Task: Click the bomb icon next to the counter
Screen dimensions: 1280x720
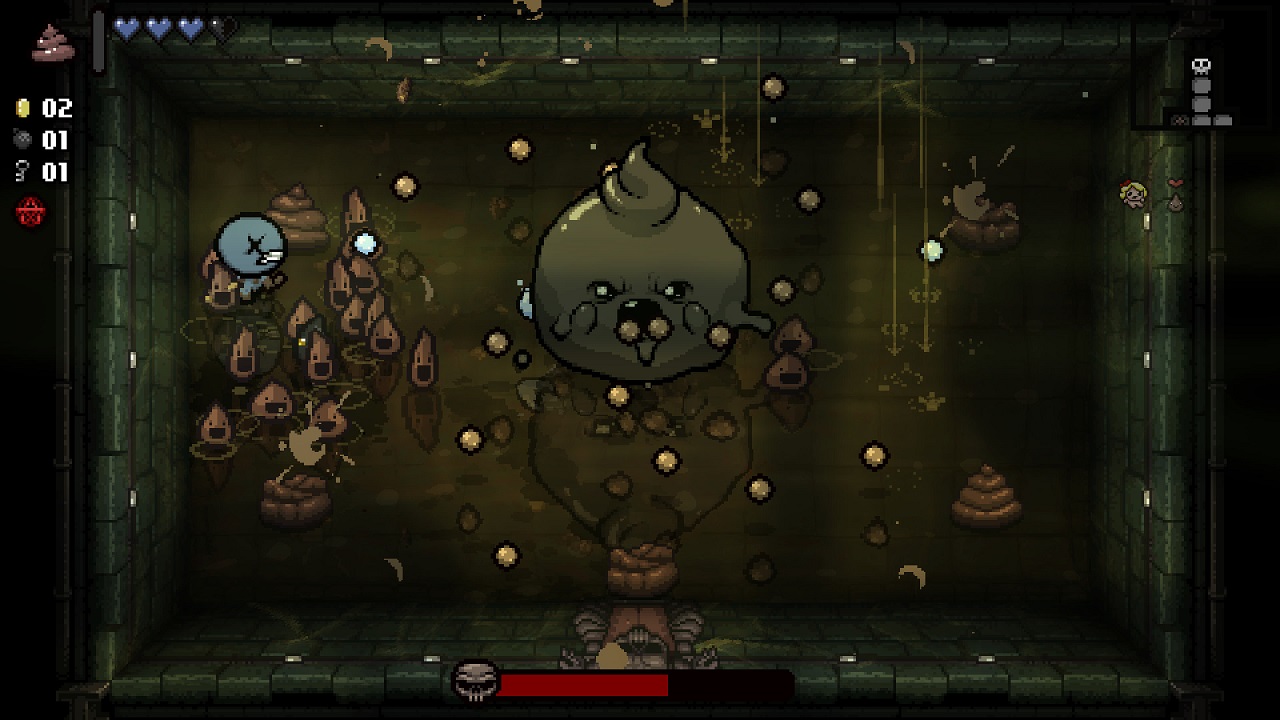Action: (x=22, y=140)
